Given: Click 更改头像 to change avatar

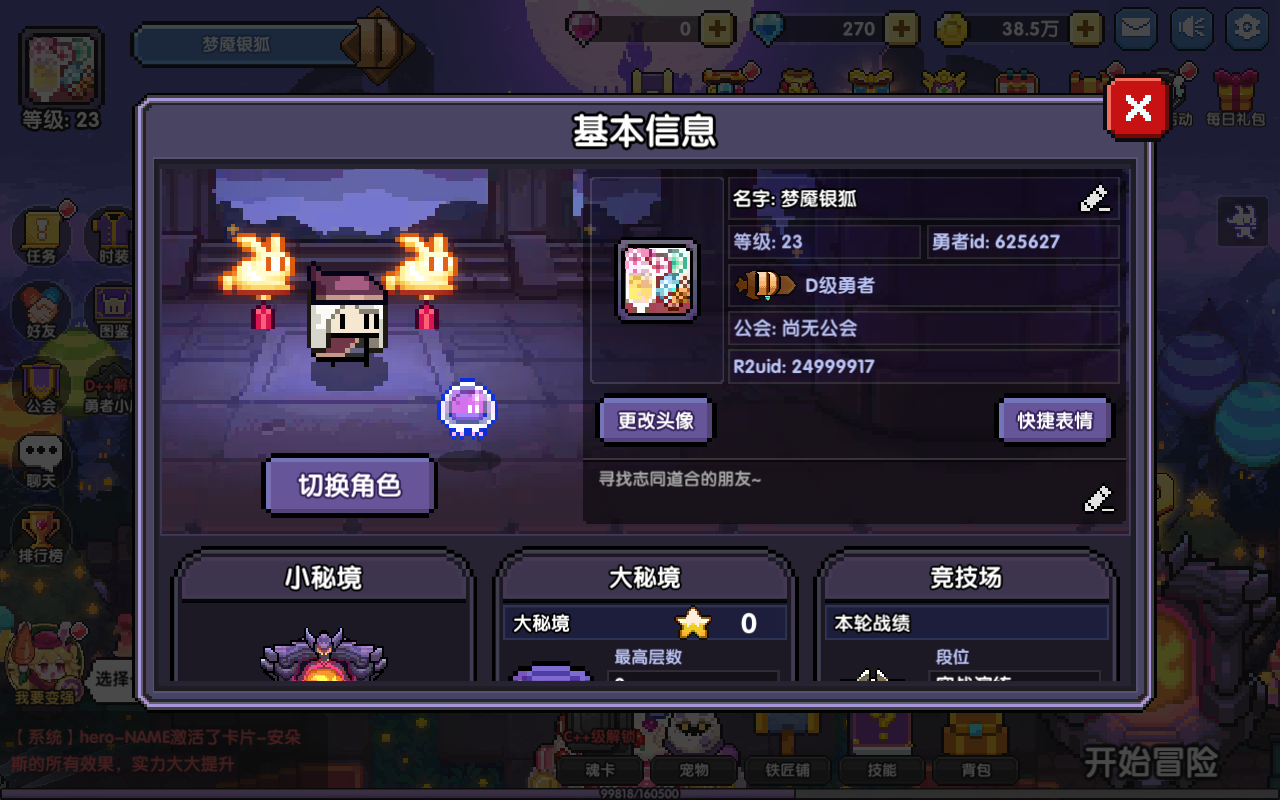Looking at the screenshot, I should (654, 420).
